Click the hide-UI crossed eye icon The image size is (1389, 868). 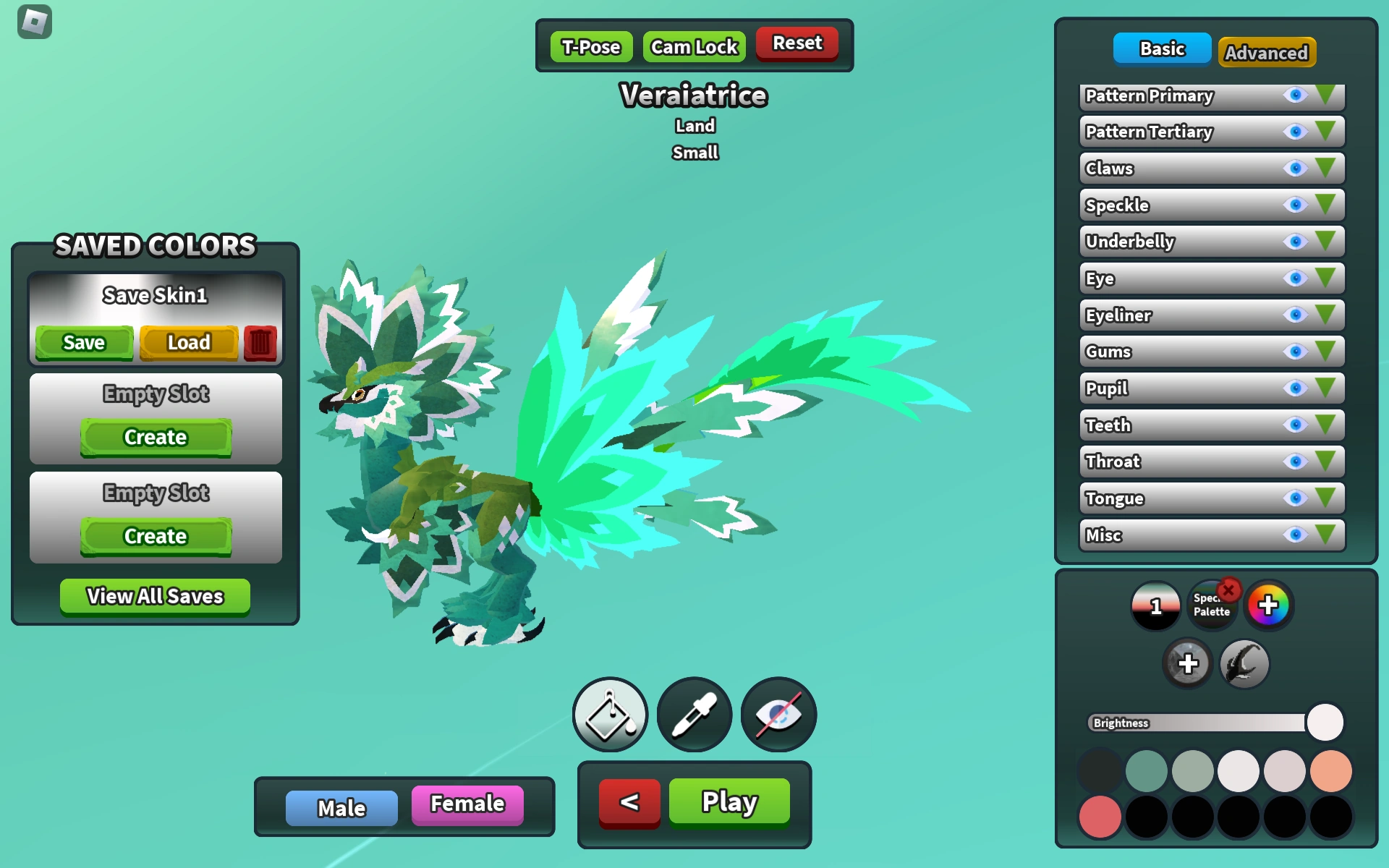point(778,714)
